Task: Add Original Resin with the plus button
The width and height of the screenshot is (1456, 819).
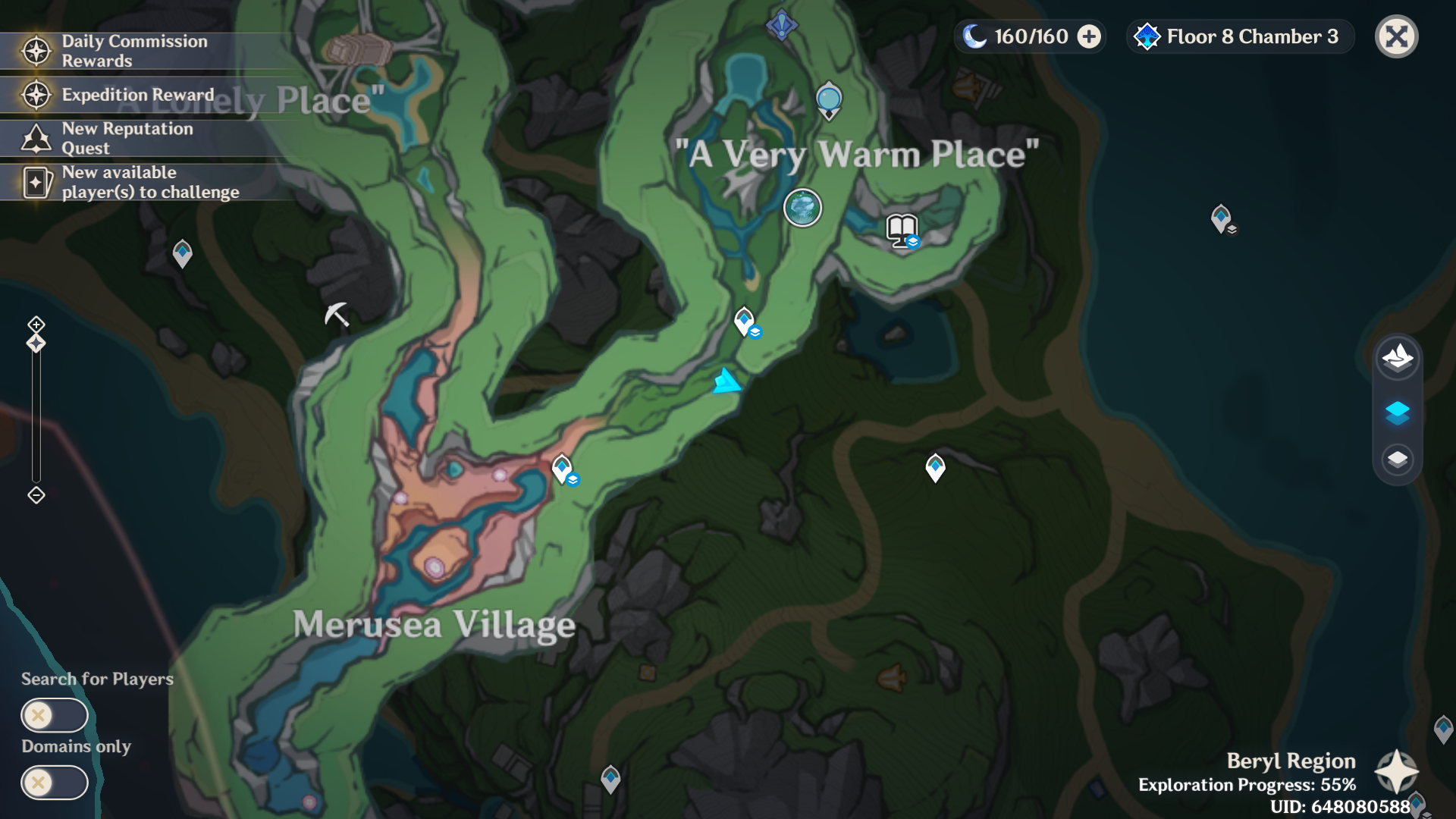Action: 1089,36
